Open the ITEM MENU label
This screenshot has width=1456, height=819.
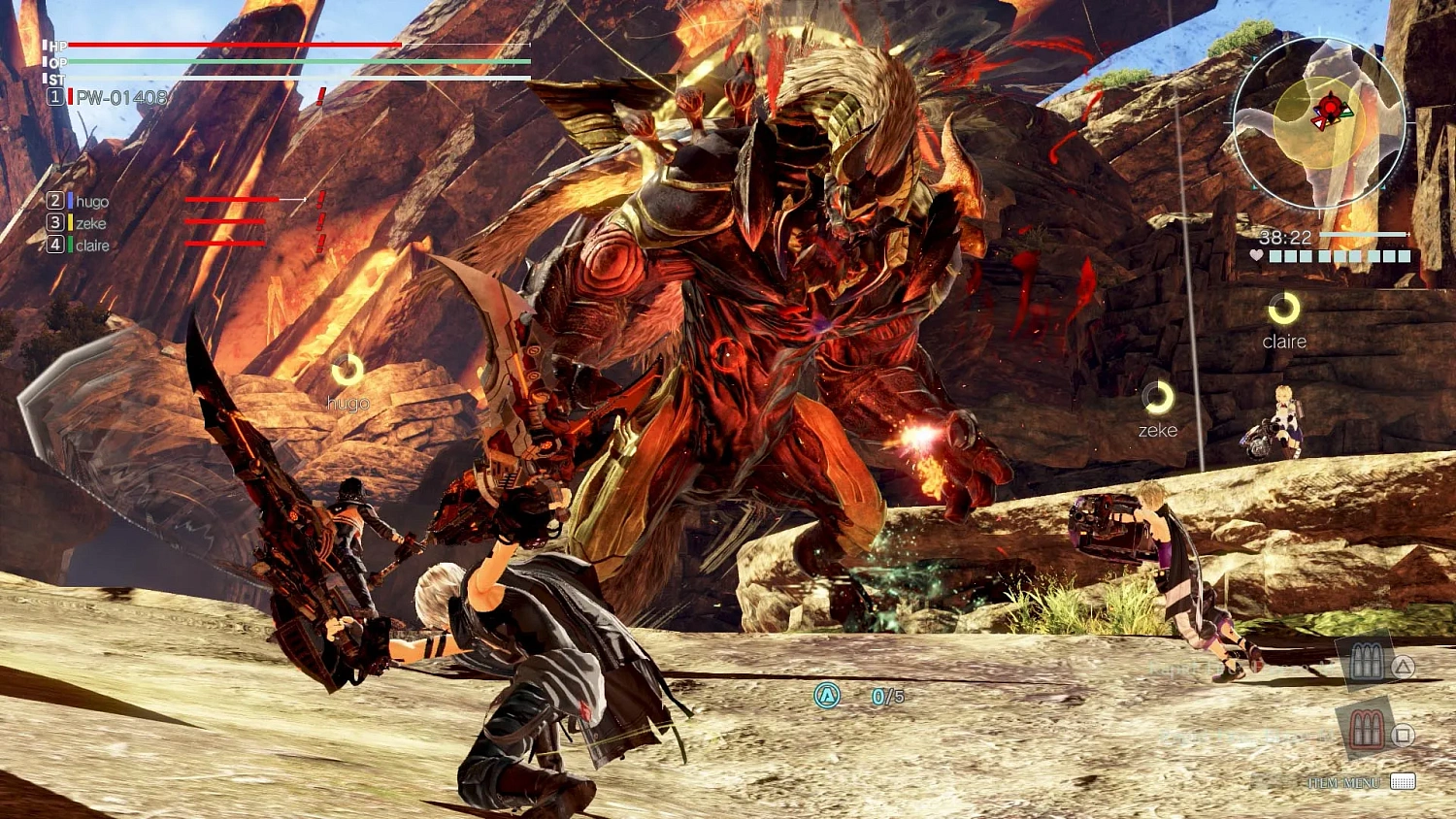click(x=1344, y=782)
